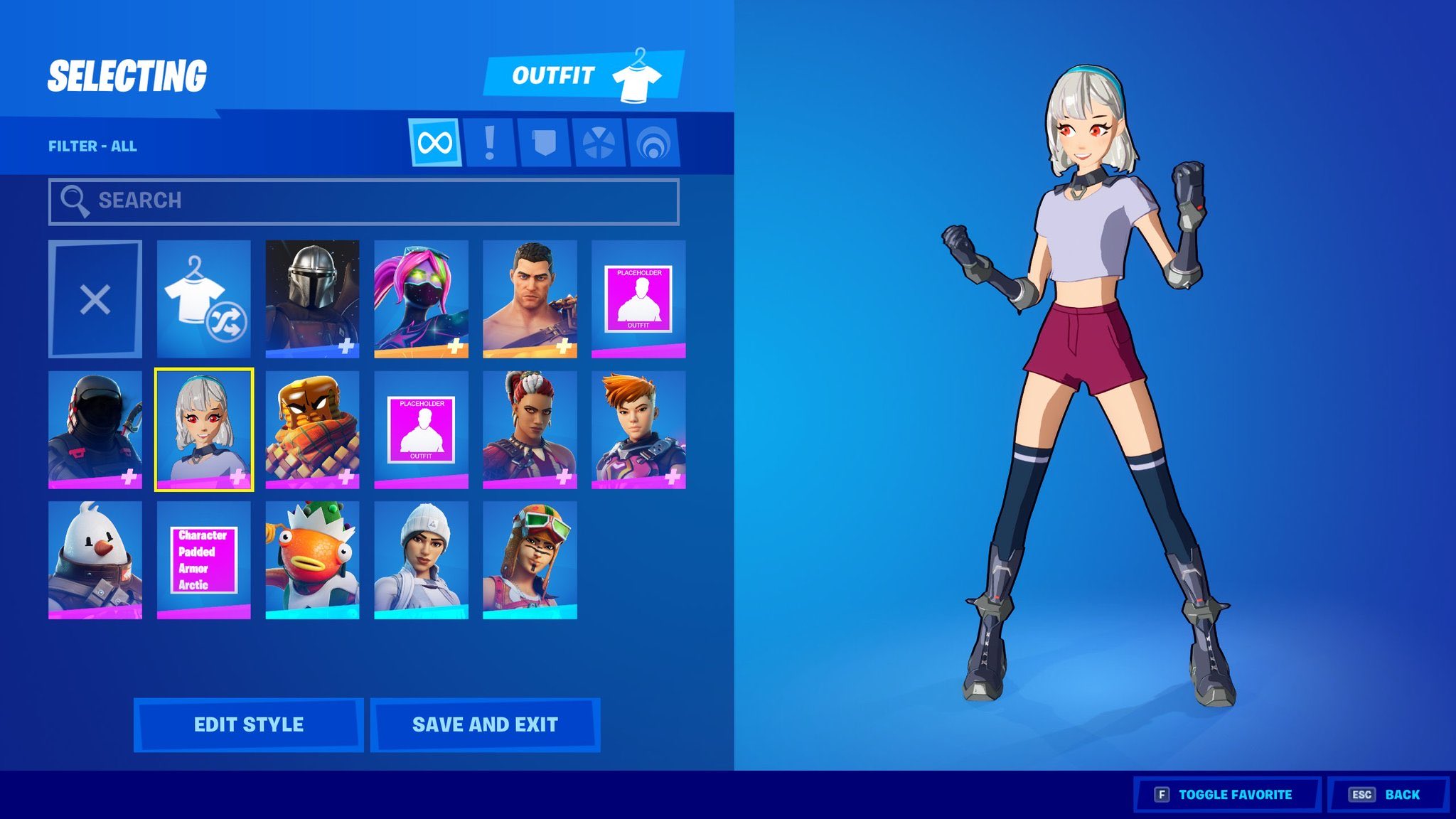Choose the empty X outfit slot
Screen dimensions: 1456x819
click(x=95, y=299)
